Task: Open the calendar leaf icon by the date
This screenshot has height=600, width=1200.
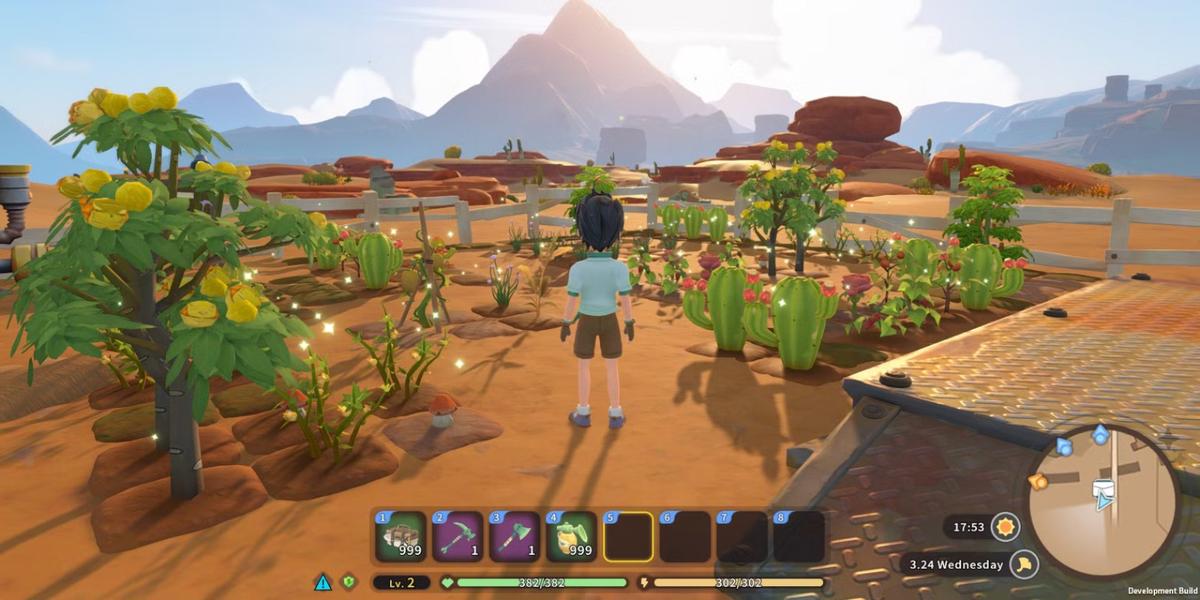Action: point(1023,564)
